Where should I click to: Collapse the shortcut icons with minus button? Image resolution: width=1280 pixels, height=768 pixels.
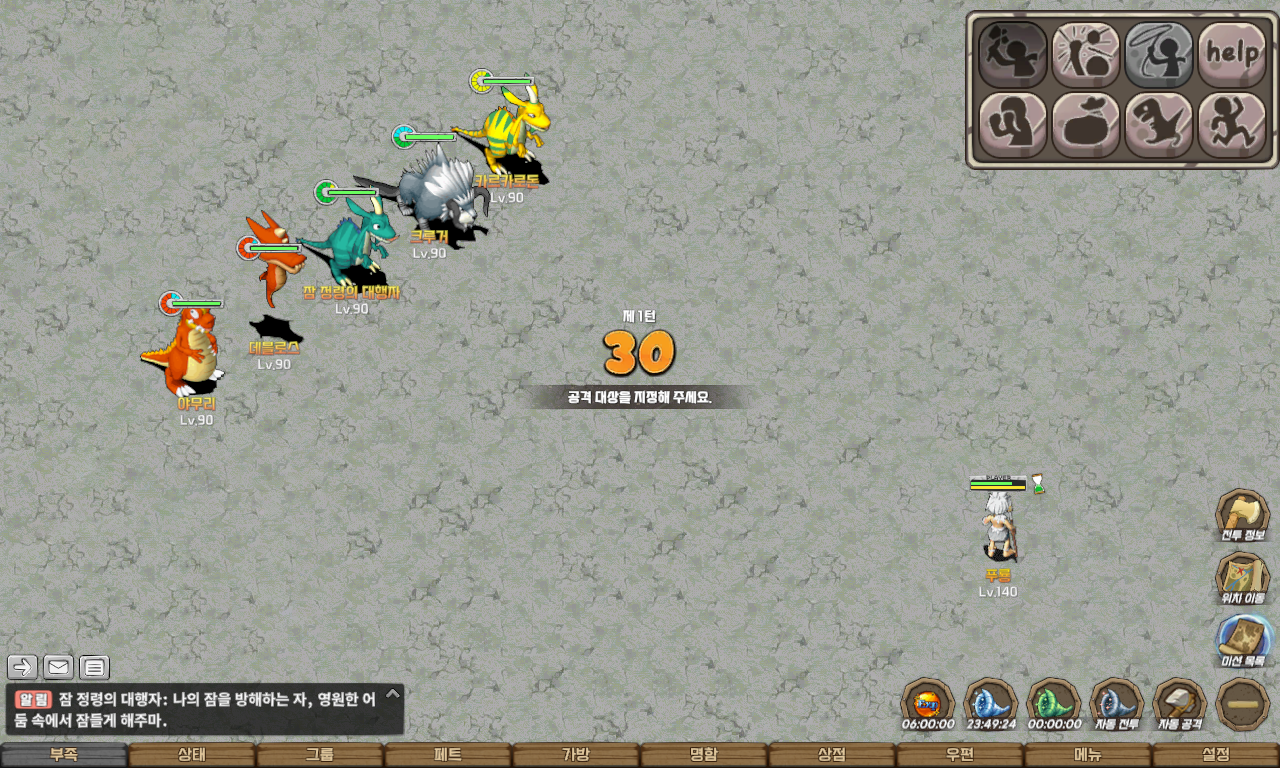pos(1243,704)
